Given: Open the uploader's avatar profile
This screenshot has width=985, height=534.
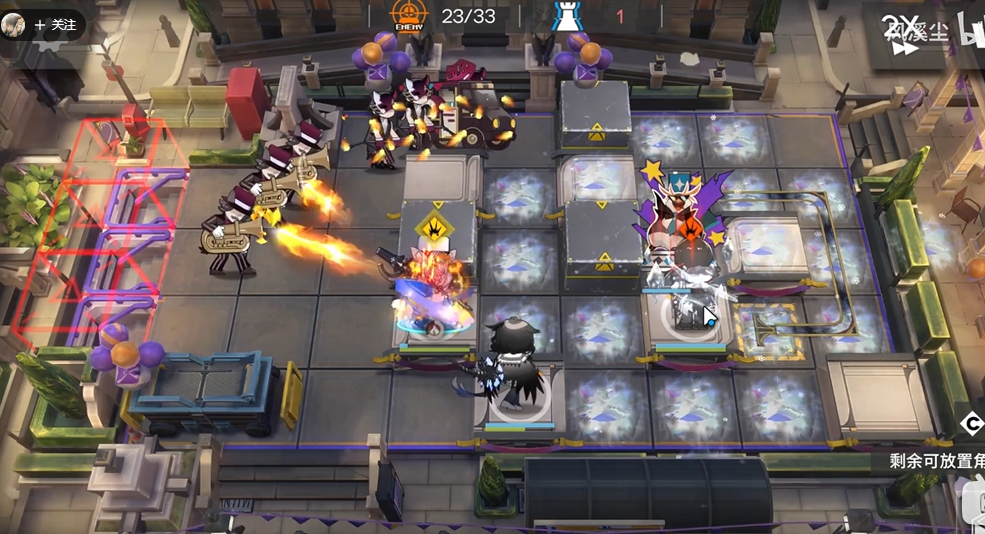Looking at the screenshot, I should pyautogui.click(x=13, y=25).
